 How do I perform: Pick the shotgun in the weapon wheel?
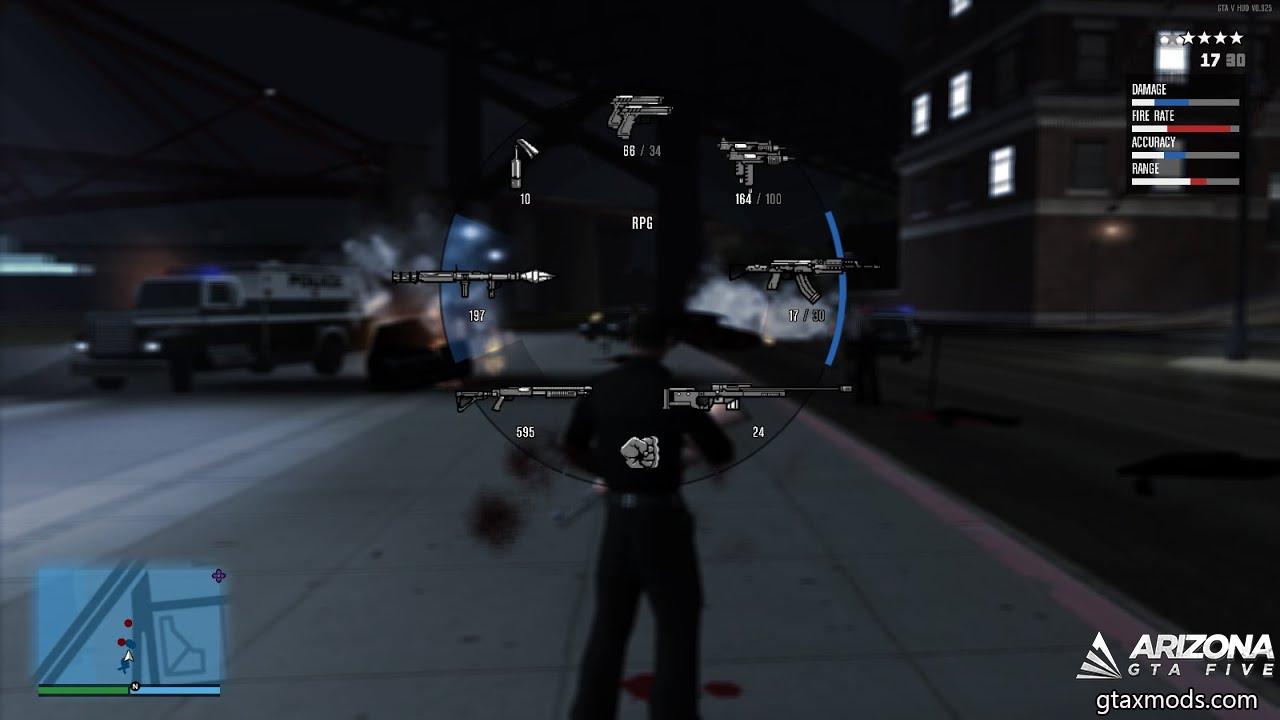point(524,397)
